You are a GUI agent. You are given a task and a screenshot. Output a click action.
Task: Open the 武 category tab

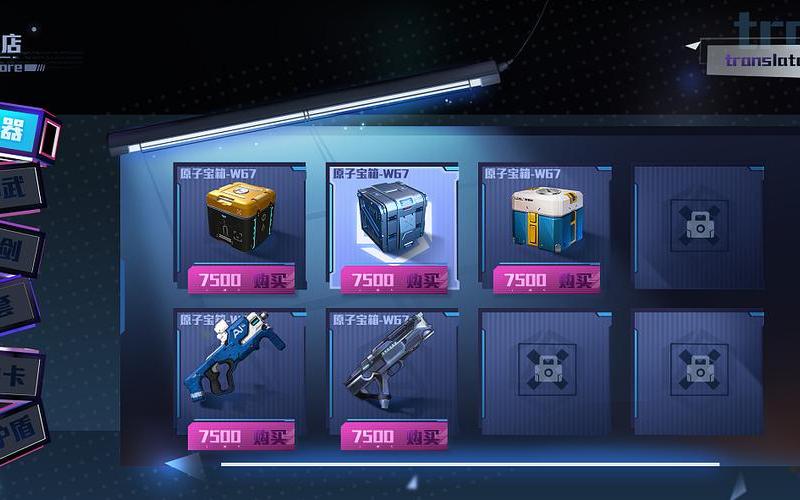[x=20, y=189]
